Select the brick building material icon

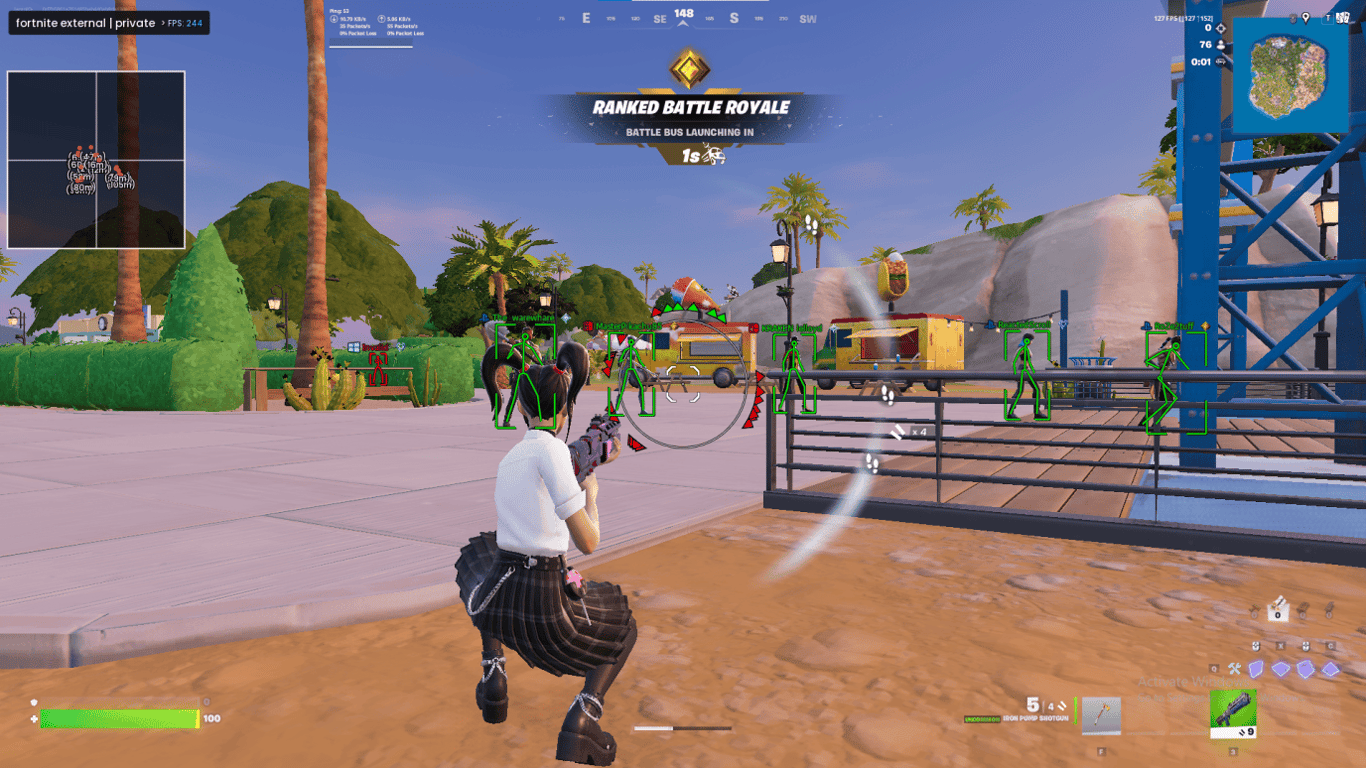(x=1303, y=610)
